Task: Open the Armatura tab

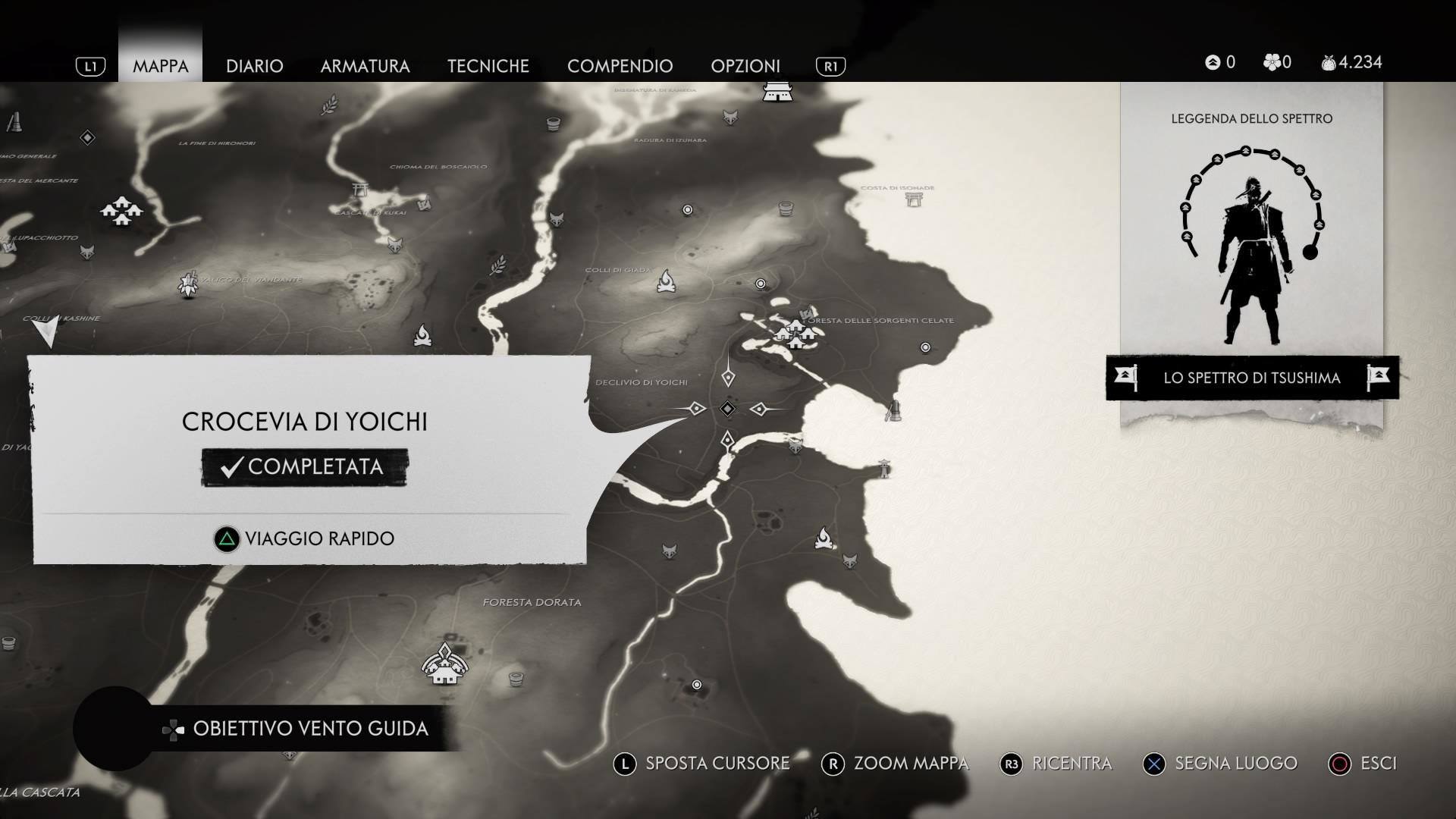Action: point(365,66)
